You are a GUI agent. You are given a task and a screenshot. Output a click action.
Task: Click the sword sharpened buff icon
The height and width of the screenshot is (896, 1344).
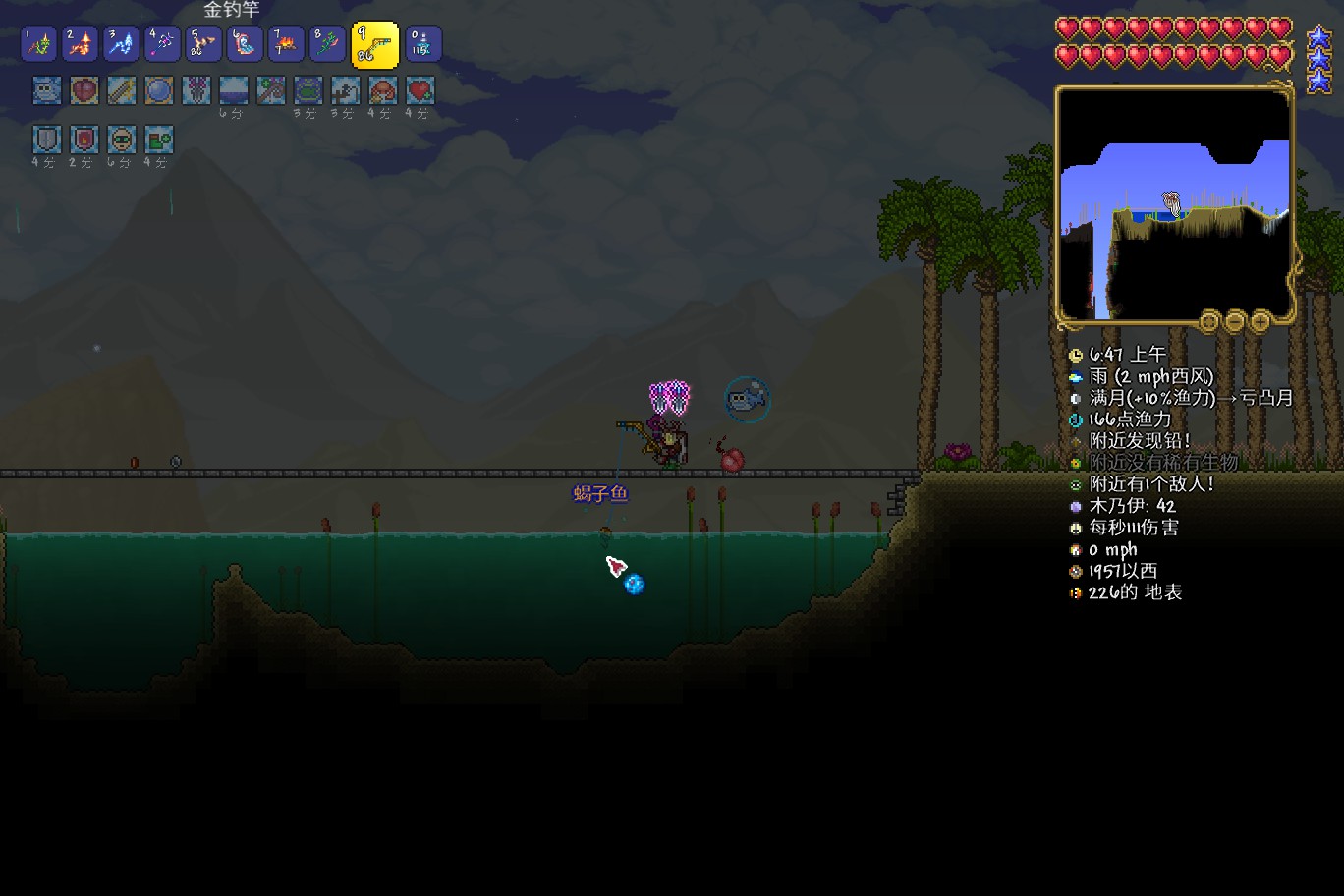click(x=122, y=90)
